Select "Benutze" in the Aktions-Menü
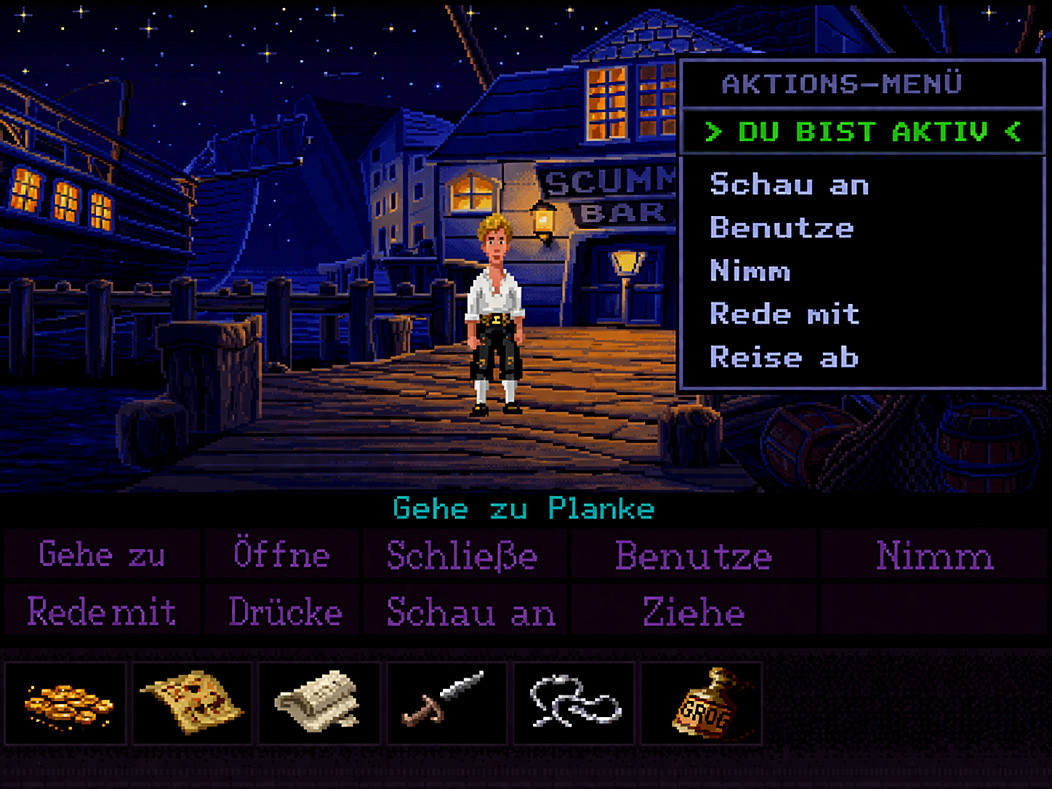Screen dimensions: 1052x789 [781, 228]
